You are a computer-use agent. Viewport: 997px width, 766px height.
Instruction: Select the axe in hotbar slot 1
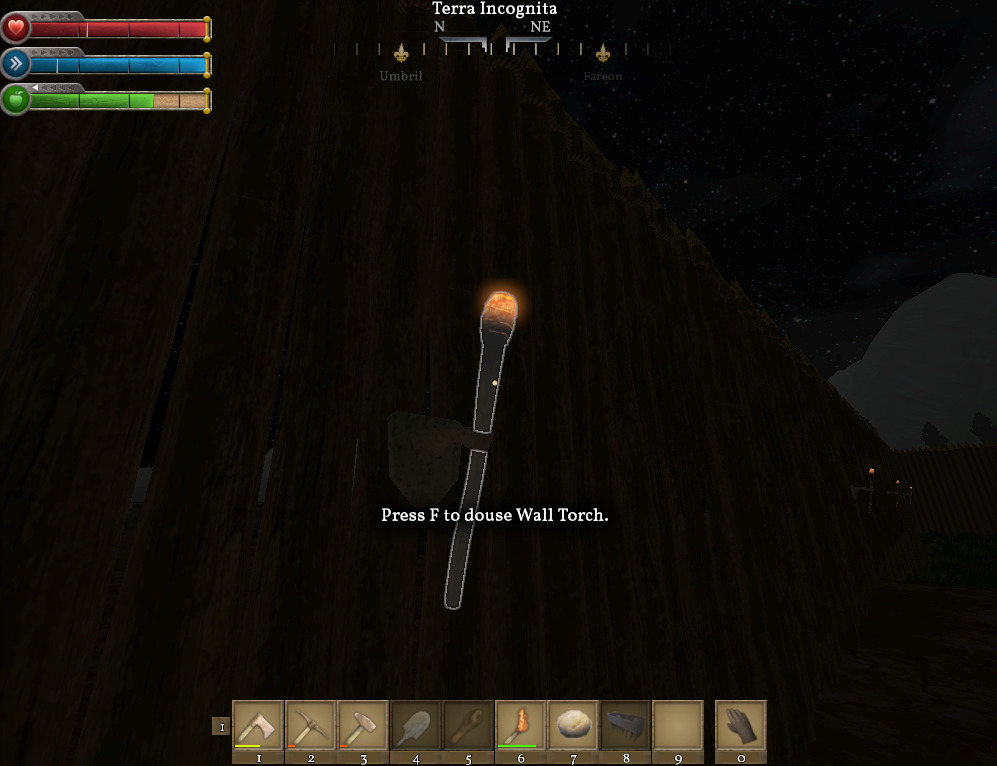click(258, 725)
